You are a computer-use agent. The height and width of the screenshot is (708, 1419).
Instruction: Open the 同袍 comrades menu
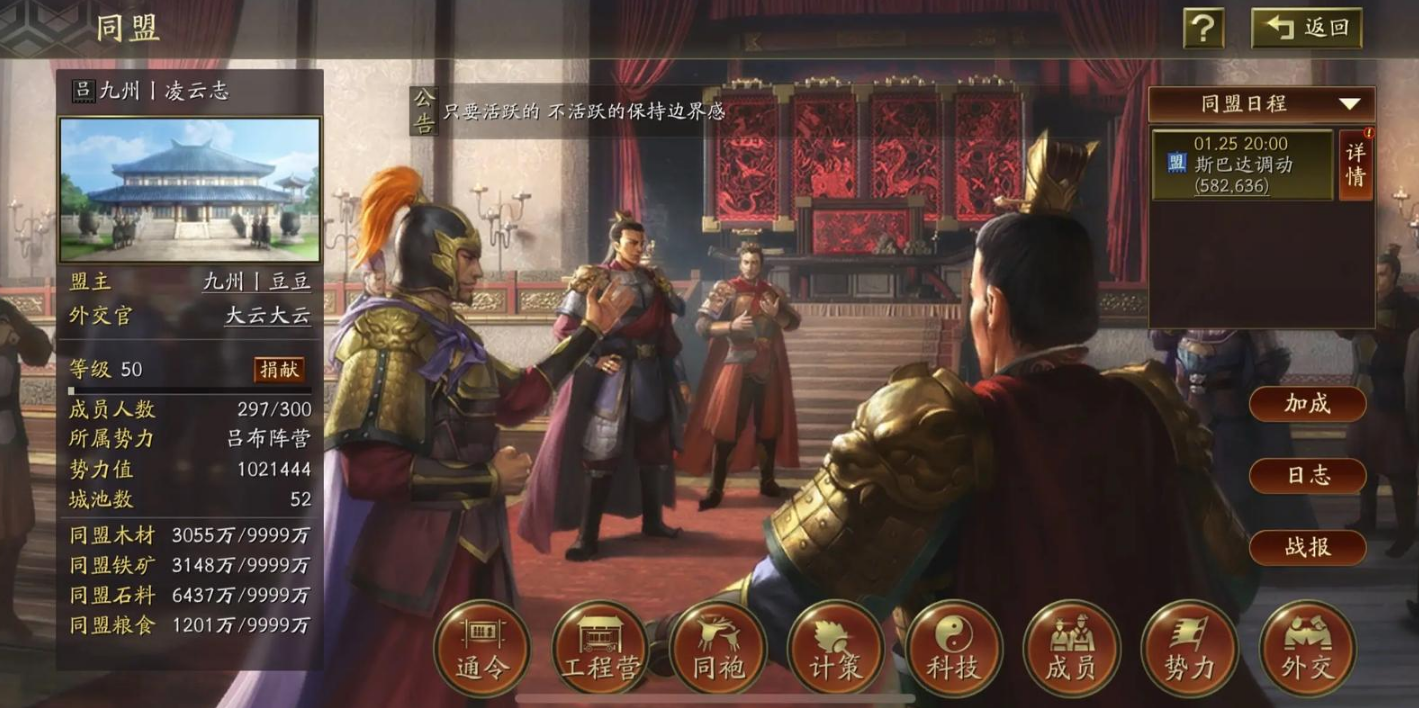point(718,649)
